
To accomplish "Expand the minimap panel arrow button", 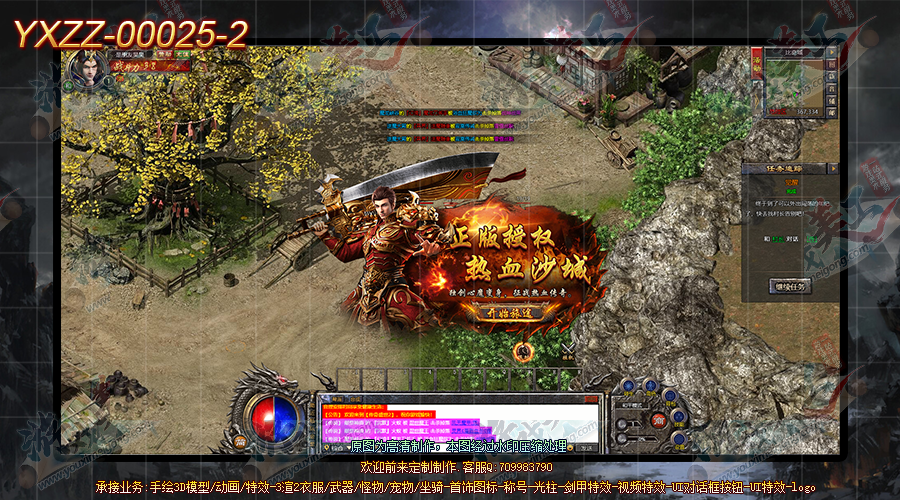I will click(832, 52).
